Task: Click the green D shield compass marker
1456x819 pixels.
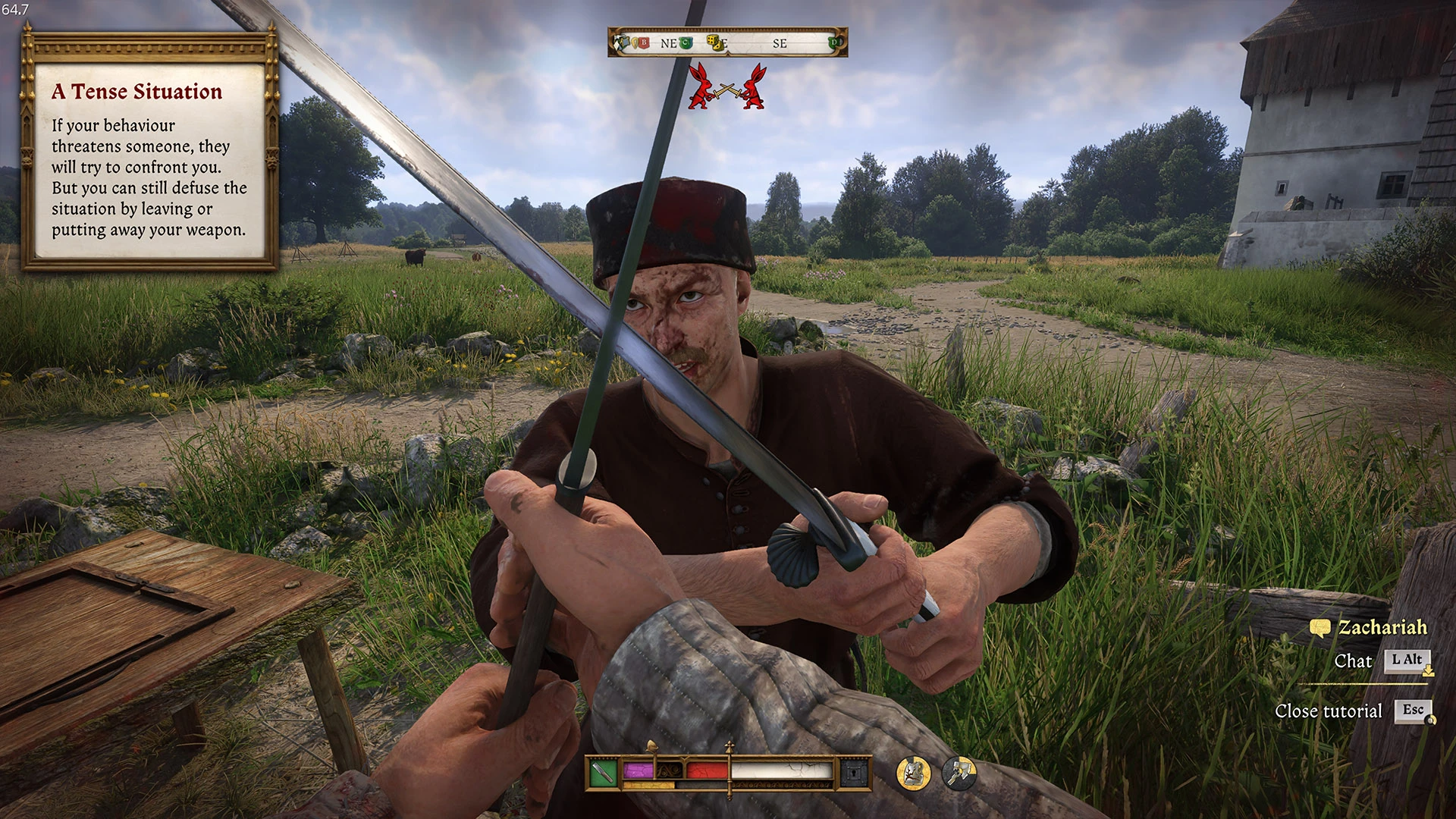Action: click(x=833, y=43)
